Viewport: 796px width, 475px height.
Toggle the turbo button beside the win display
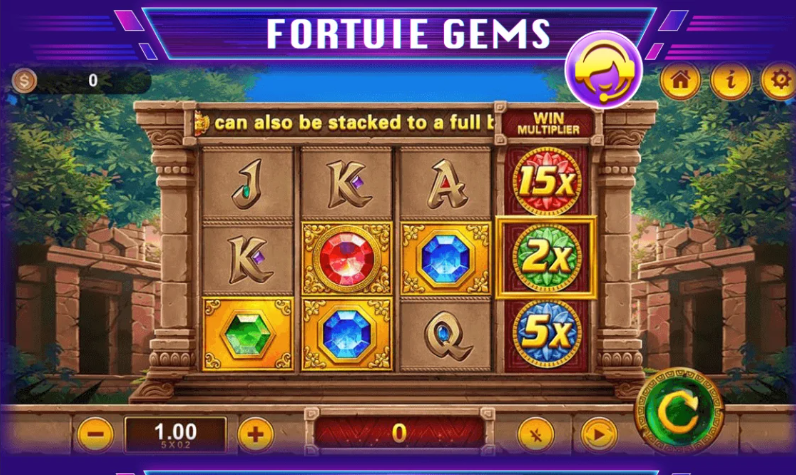click(x=535, y=434)
